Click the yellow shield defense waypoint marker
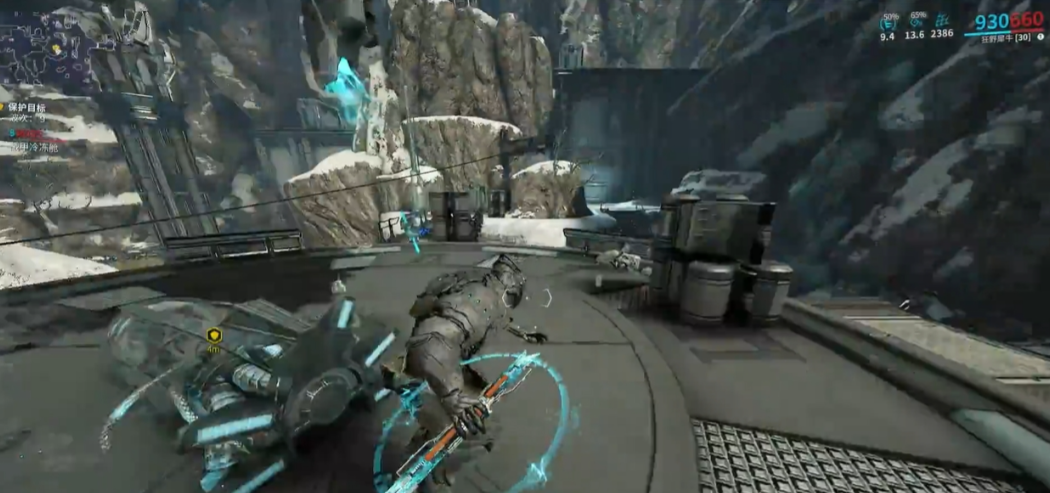The width and height of the screenshot is (1050, 493). coord(214,336)
